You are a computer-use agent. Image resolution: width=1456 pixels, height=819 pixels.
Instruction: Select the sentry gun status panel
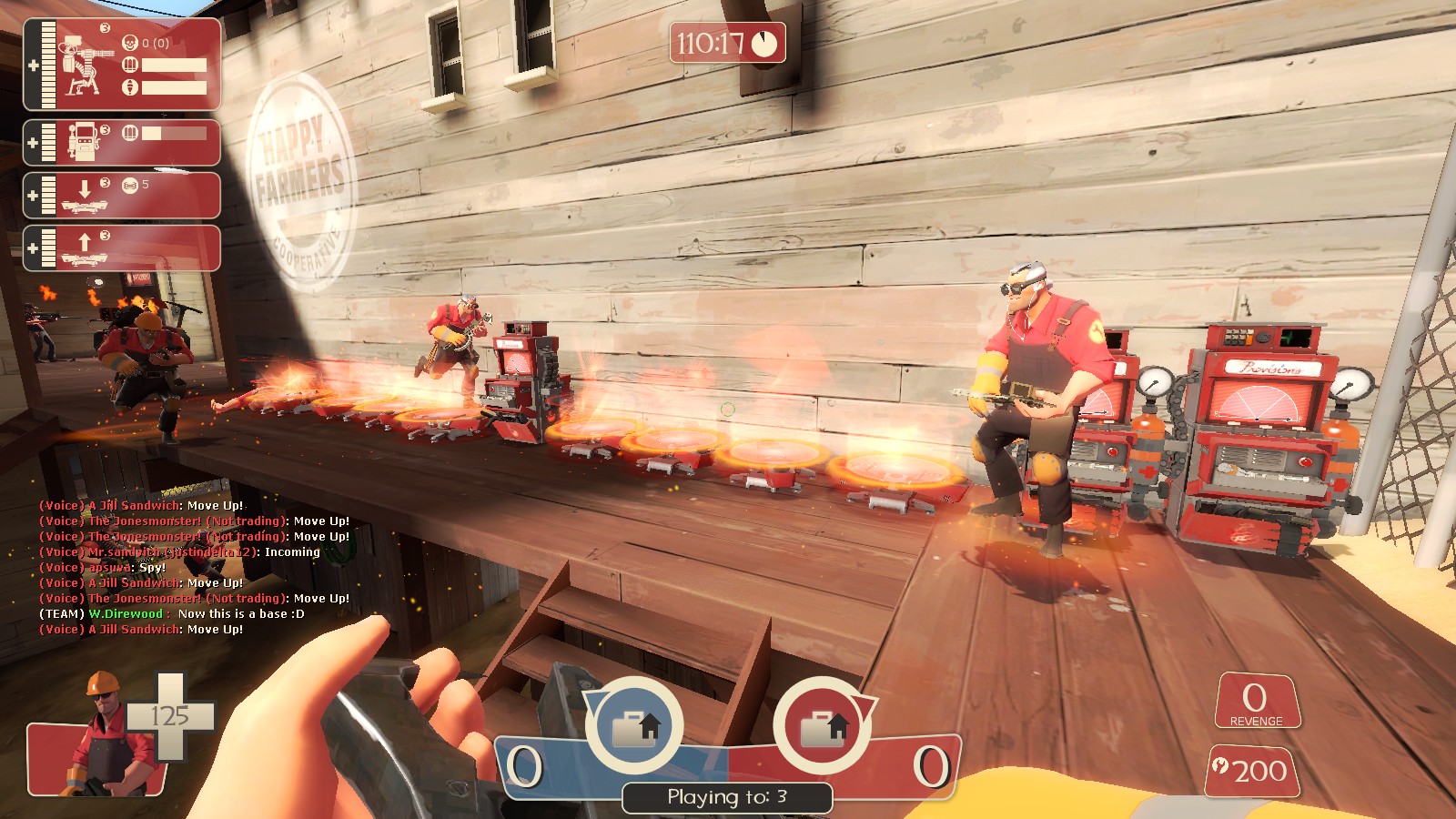(123, 66)
